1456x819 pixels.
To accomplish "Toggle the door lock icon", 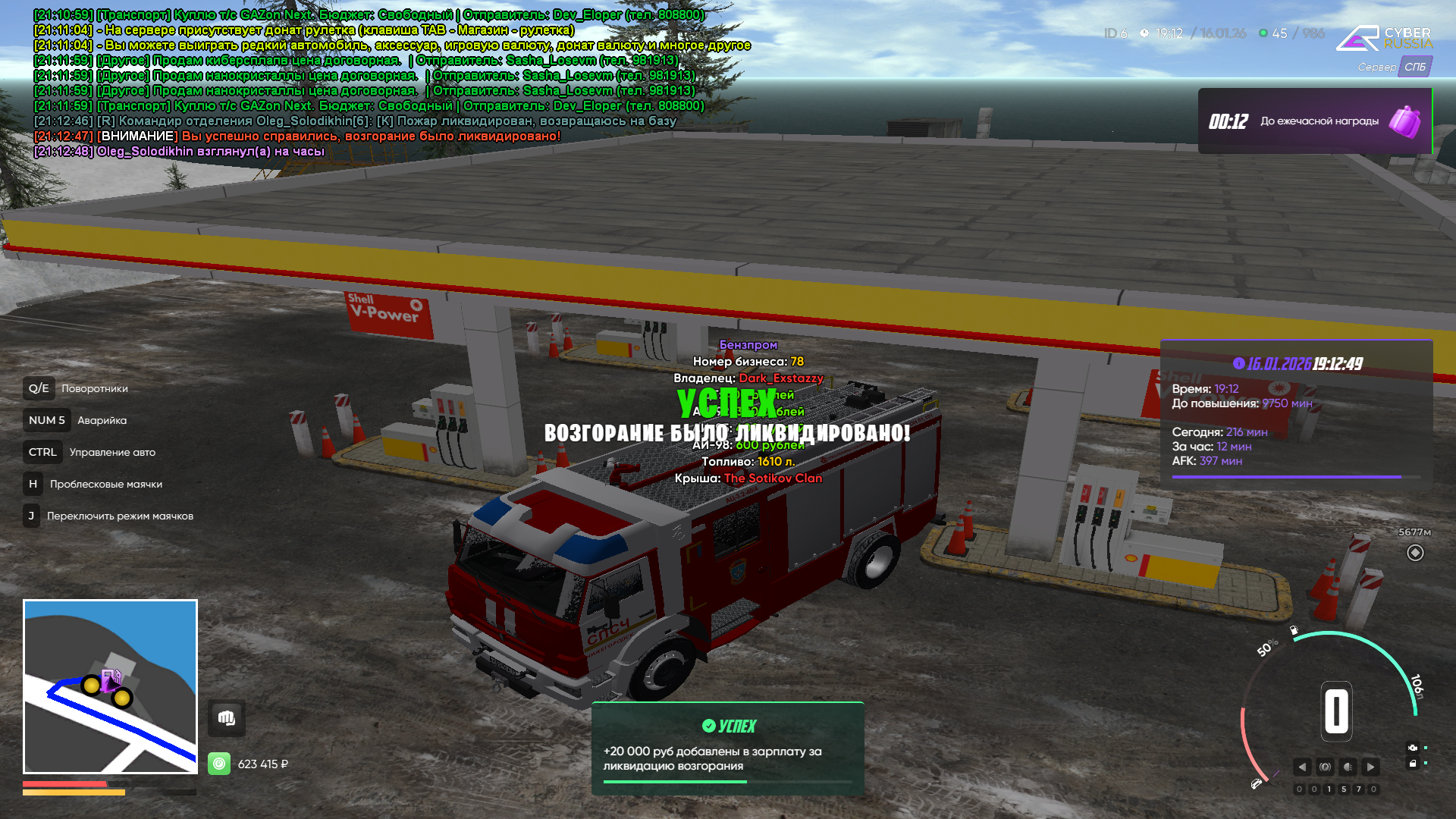I will [1412, 764].
